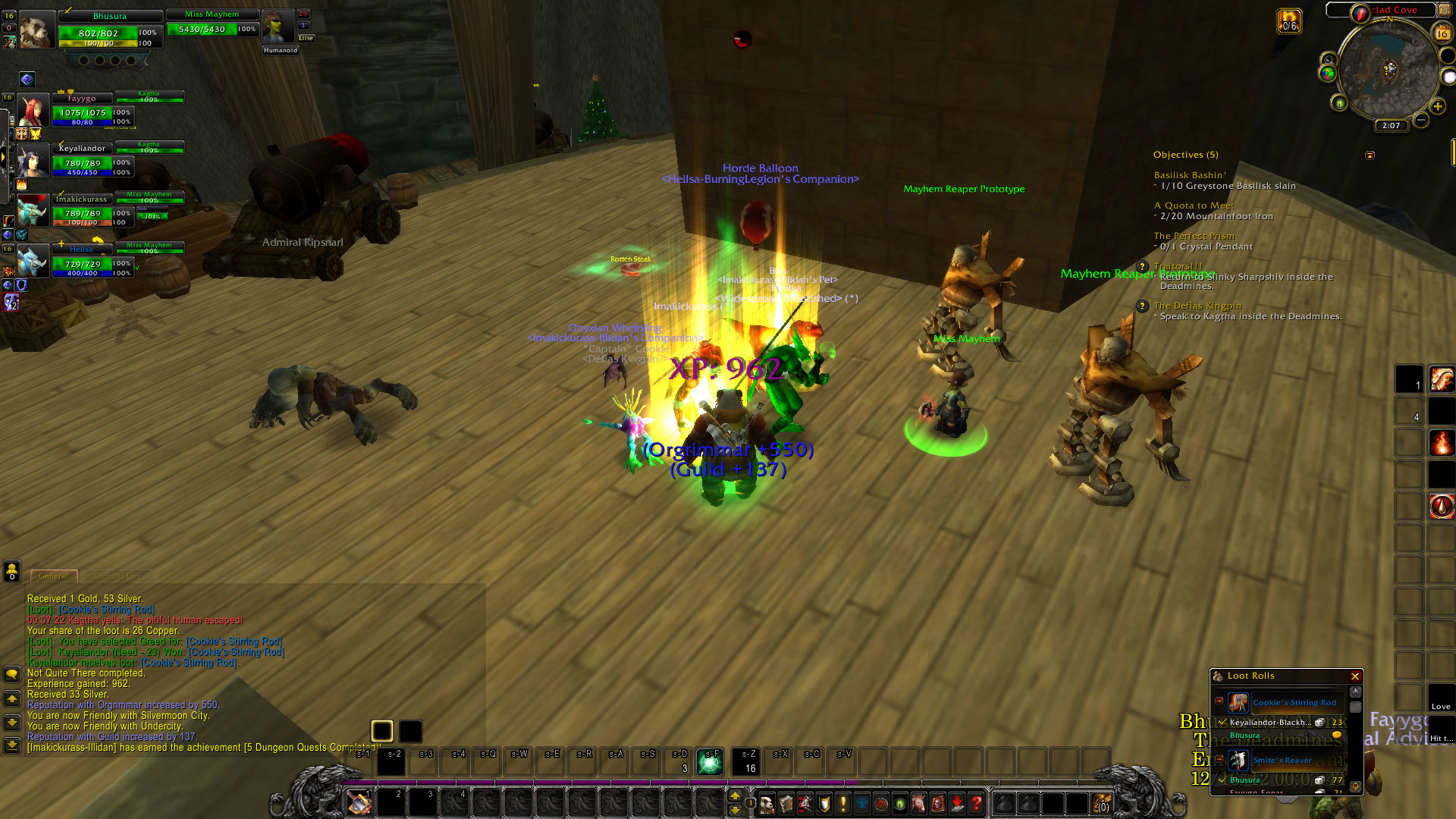1456x819 pixels.
Task: Open the red question mark help button
Action: pyautogui.click(x=977, y=802)
